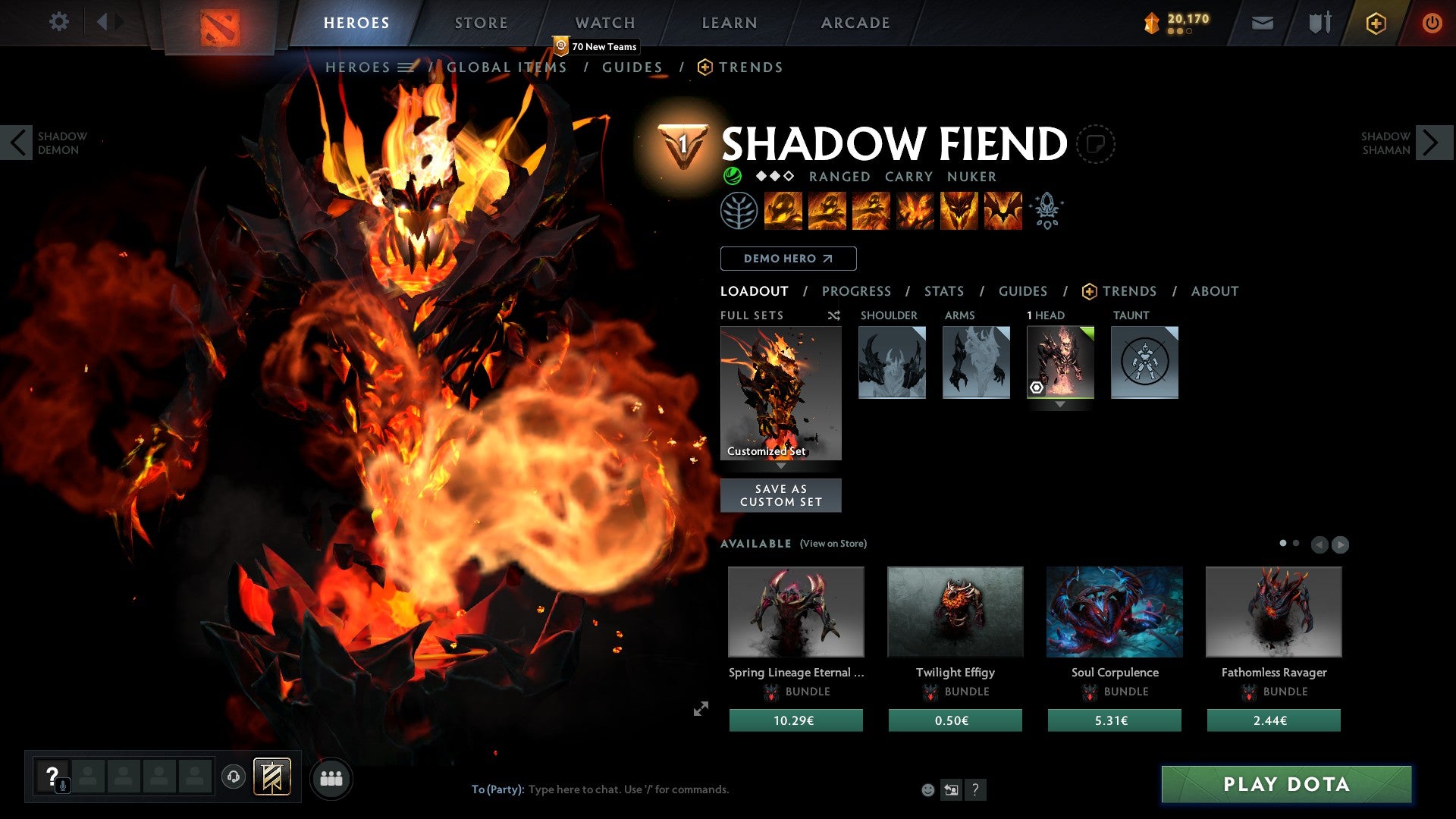Open the mail notifications icon
Viewport: 1456px width, 819px height.
tap(1263, 23)
